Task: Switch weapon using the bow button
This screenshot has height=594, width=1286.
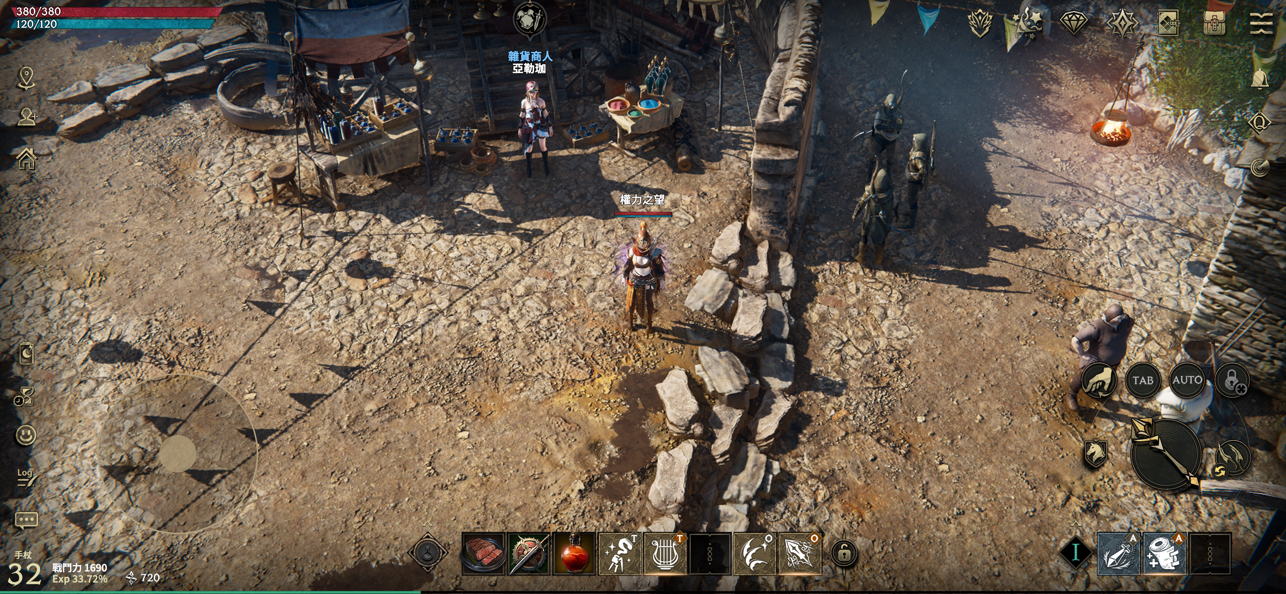Action: (x=1233, y=458)
